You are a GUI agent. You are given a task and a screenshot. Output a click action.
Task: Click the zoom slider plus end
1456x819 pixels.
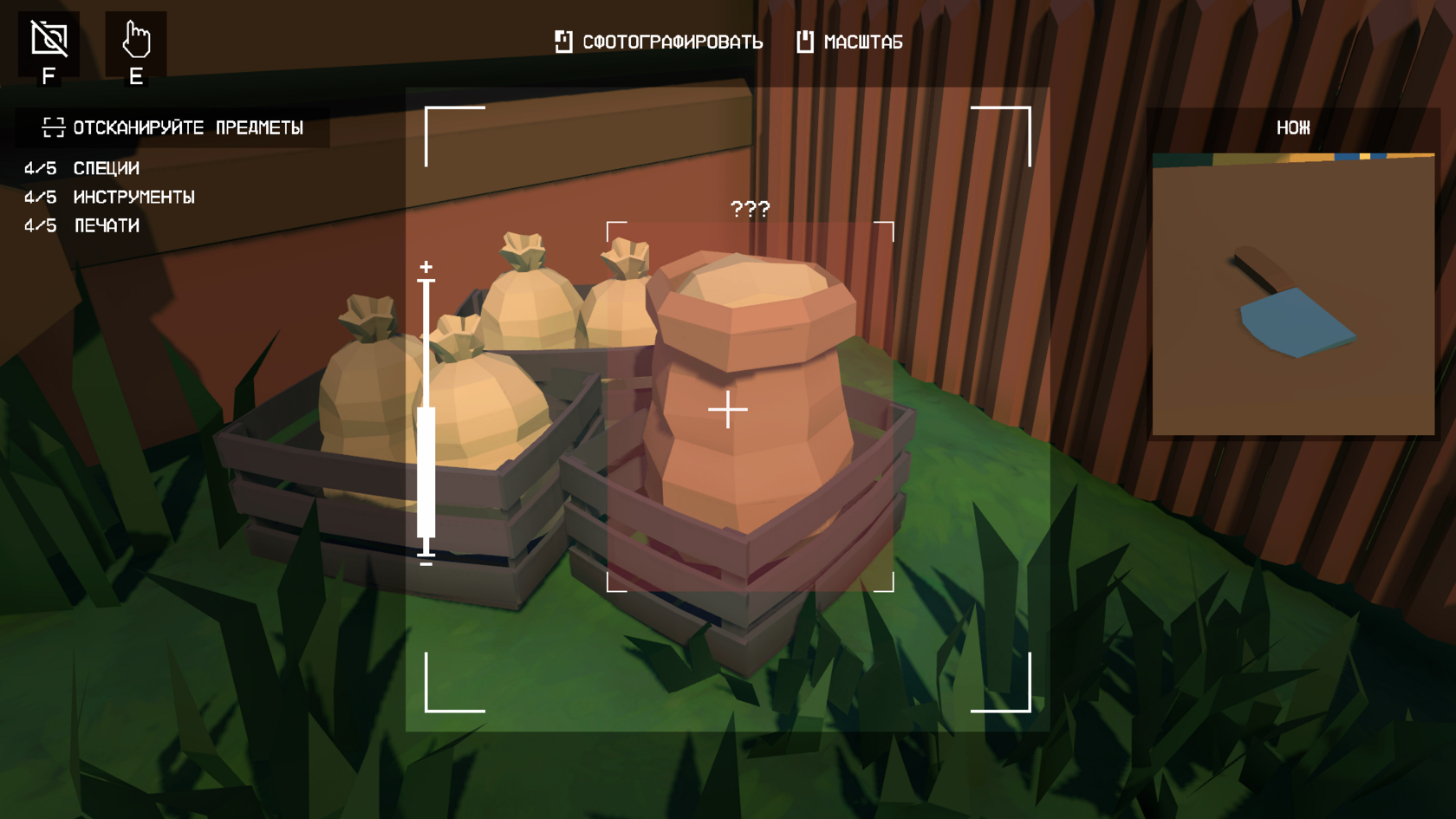(x=426, y=267)
